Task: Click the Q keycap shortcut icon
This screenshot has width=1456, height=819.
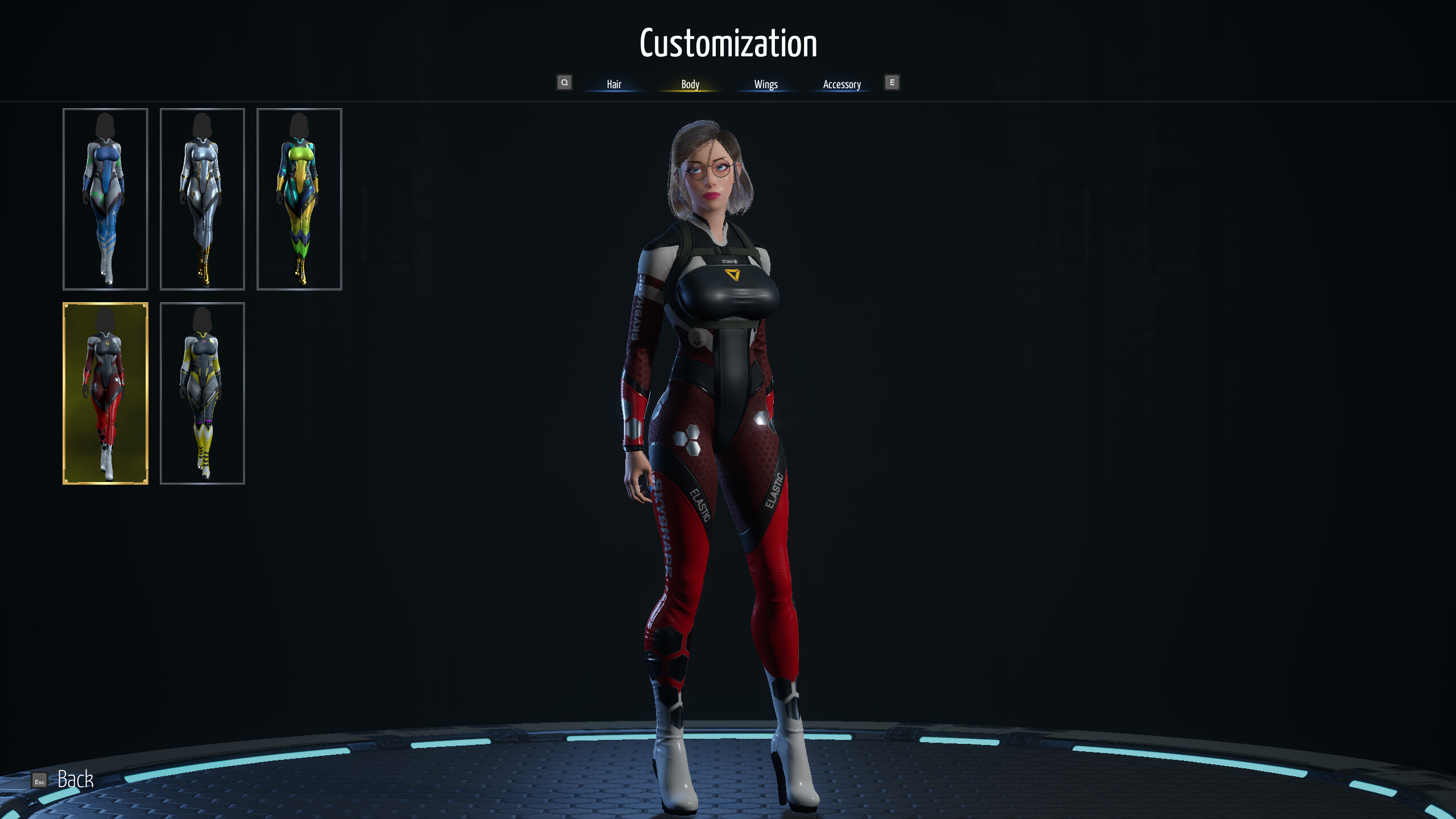Action: click(x=565, y=83)
